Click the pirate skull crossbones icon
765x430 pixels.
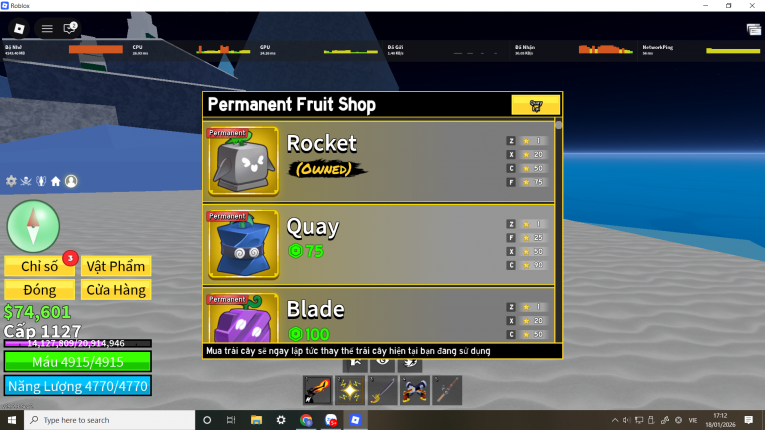(x=26, y=181)
